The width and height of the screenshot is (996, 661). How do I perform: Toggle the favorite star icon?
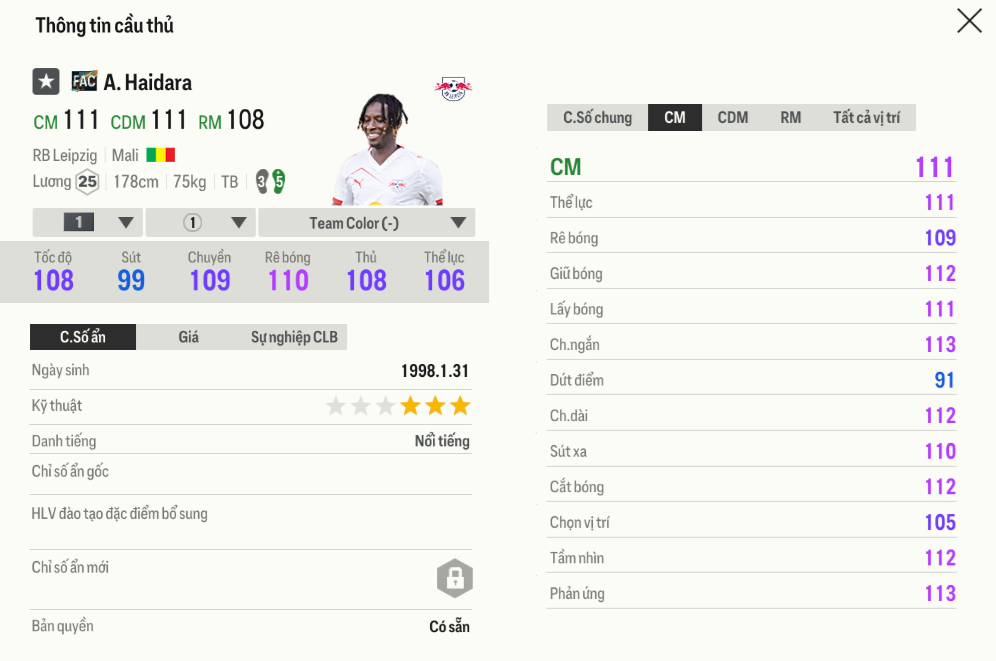click(x=46, y=82)
